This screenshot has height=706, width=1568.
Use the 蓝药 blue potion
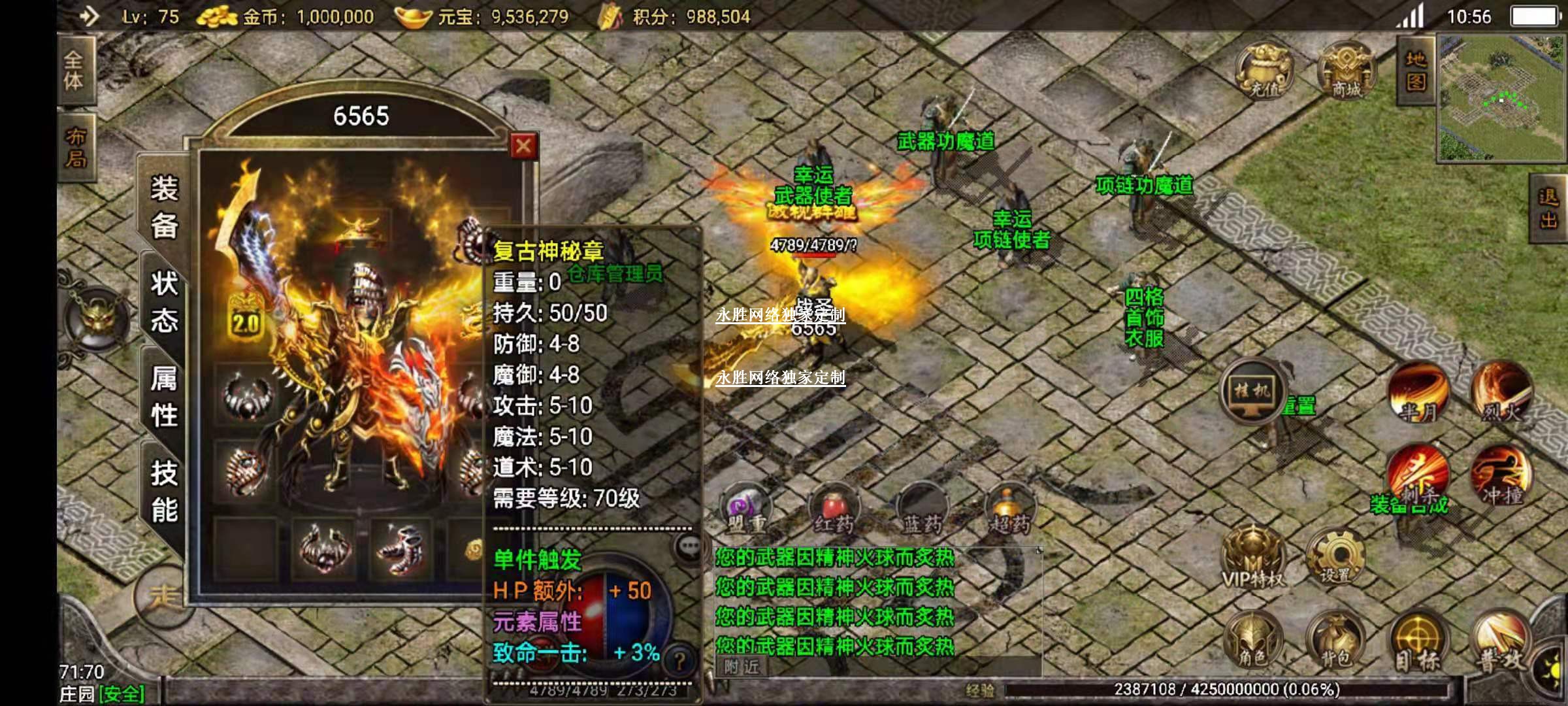tap(921, 510)
